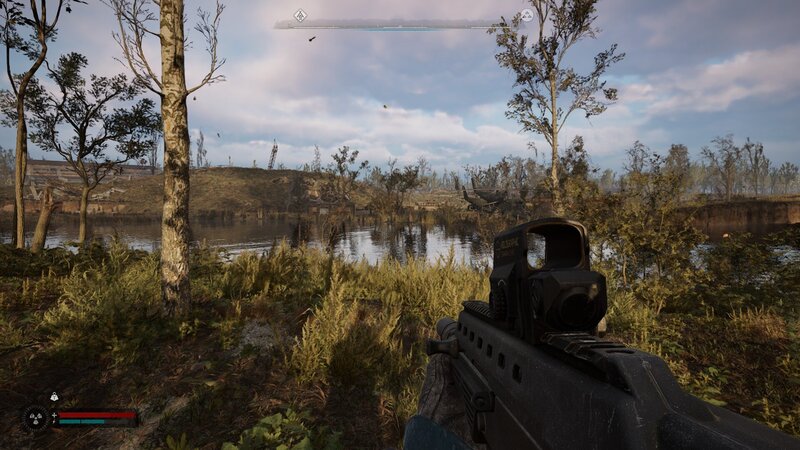Click the diamond quest marker on the compass
This screenshot has height=450, width=800.
(299, 15)
